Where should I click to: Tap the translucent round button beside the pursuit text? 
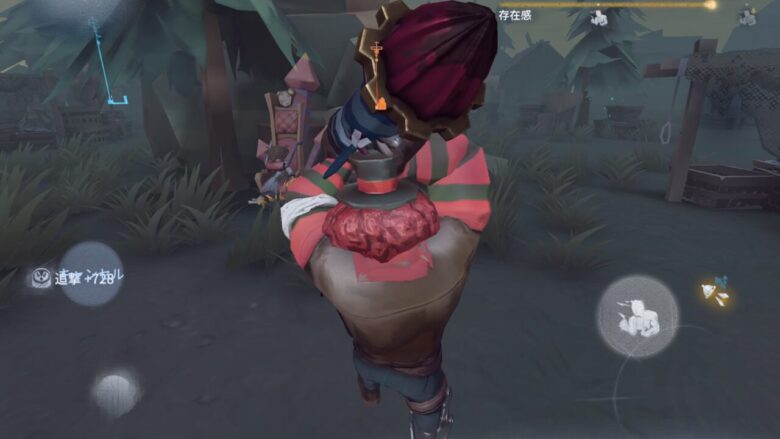pyautogui.click(x=91, y=273)
